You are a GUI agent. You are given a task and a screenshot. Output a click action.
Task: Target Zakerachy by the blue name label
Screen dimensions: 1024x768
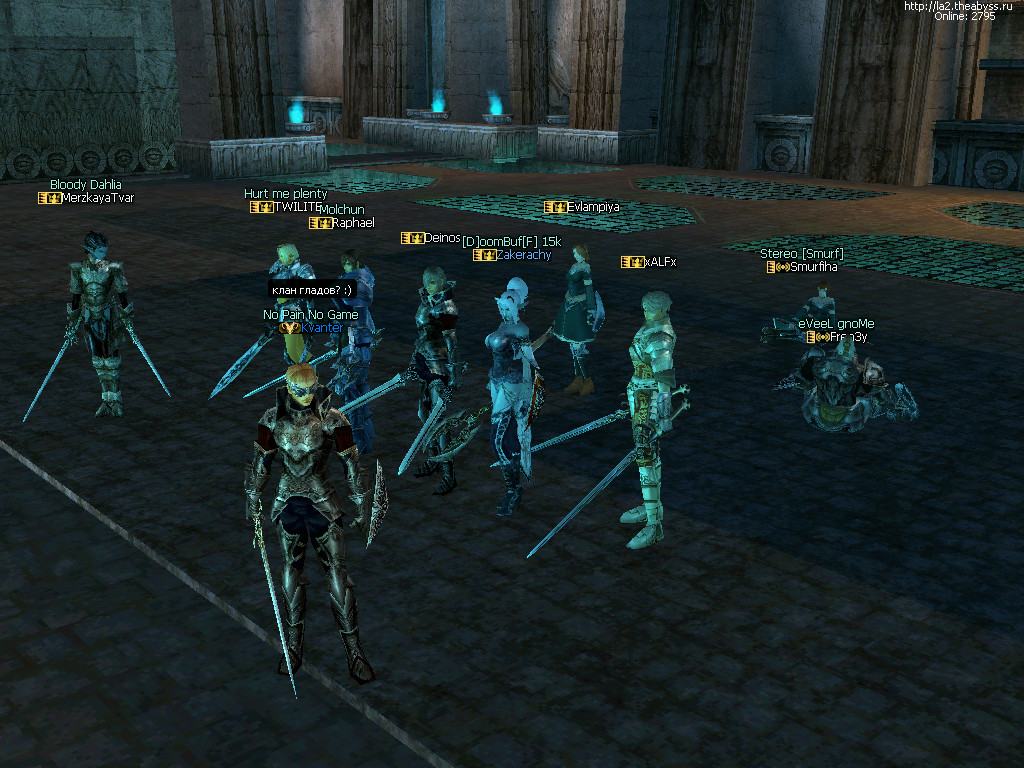[523, 255]
